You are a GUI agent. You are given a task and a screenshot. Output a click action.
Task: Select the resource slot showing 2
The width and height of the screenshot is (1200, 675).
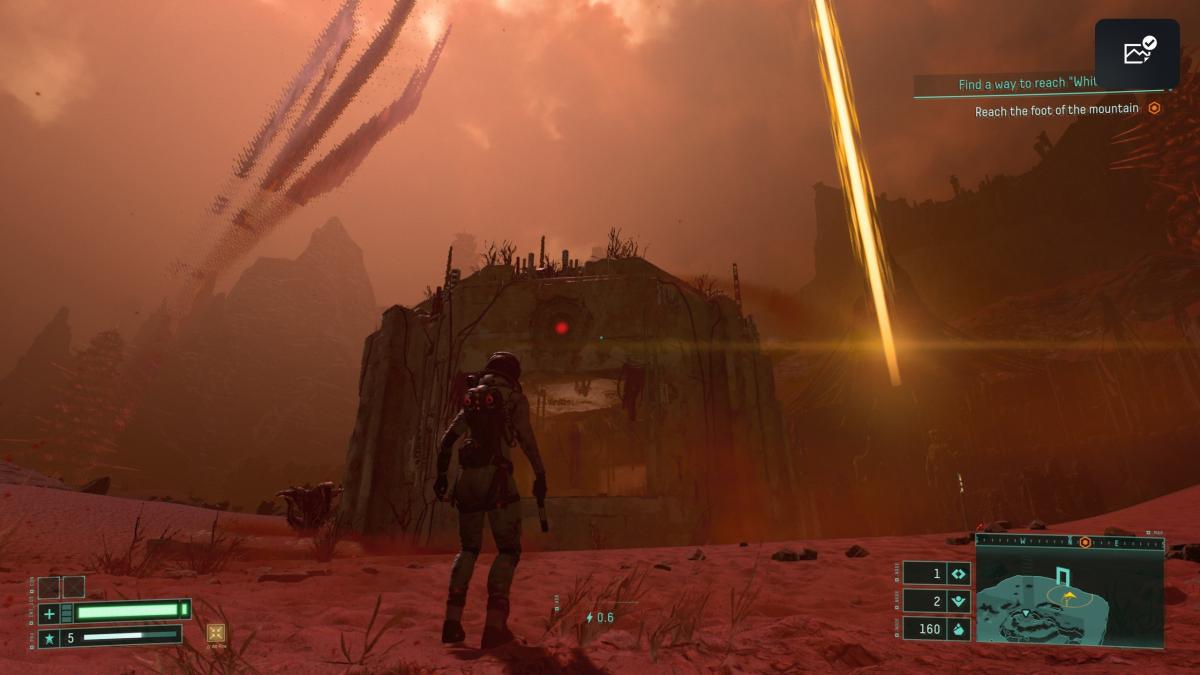(x=937, y=601)
